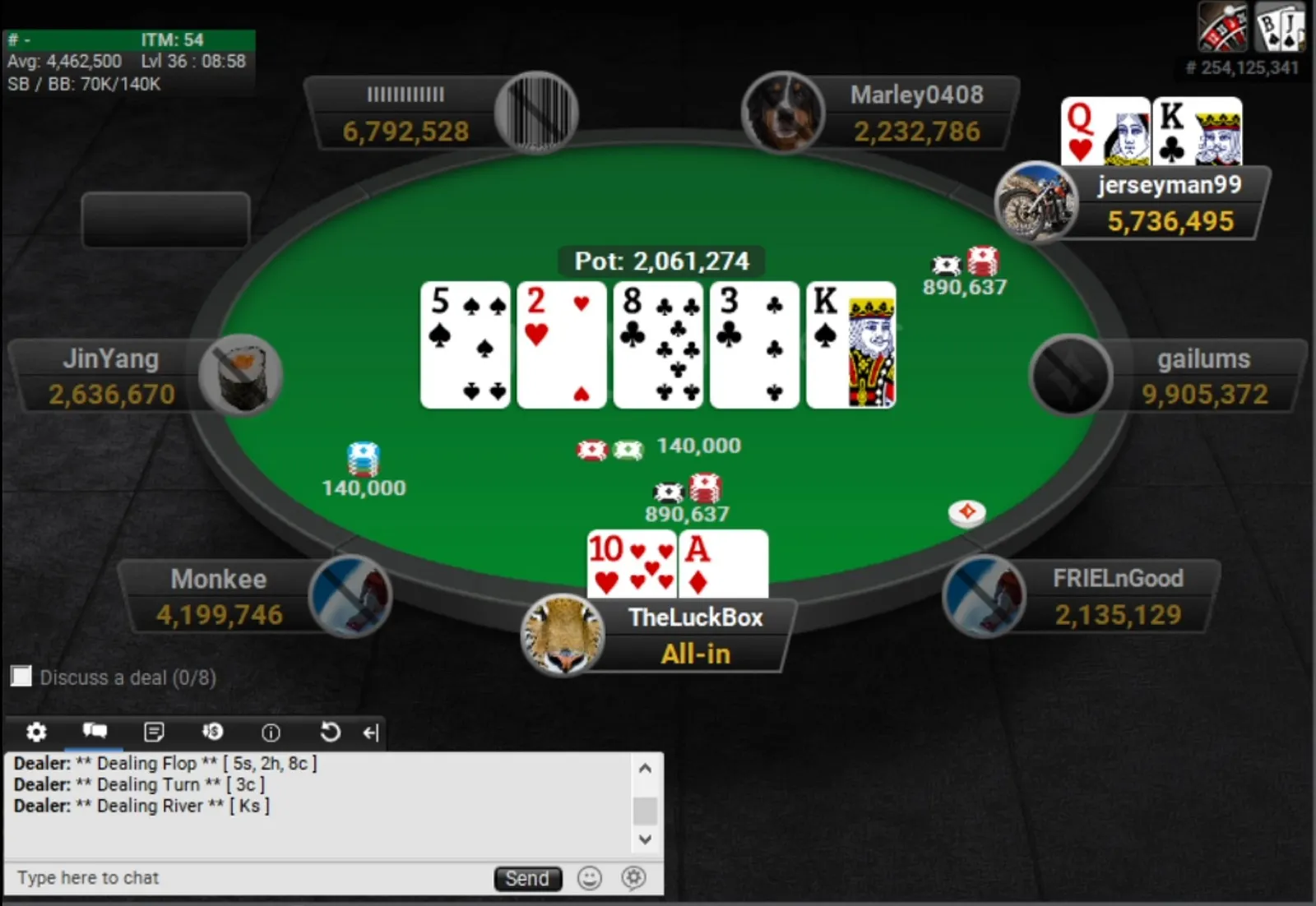The width and height of the screenshot is (1316, 906).
Task: Switch to the chat bubbles tab
Action: pos(95,731)
